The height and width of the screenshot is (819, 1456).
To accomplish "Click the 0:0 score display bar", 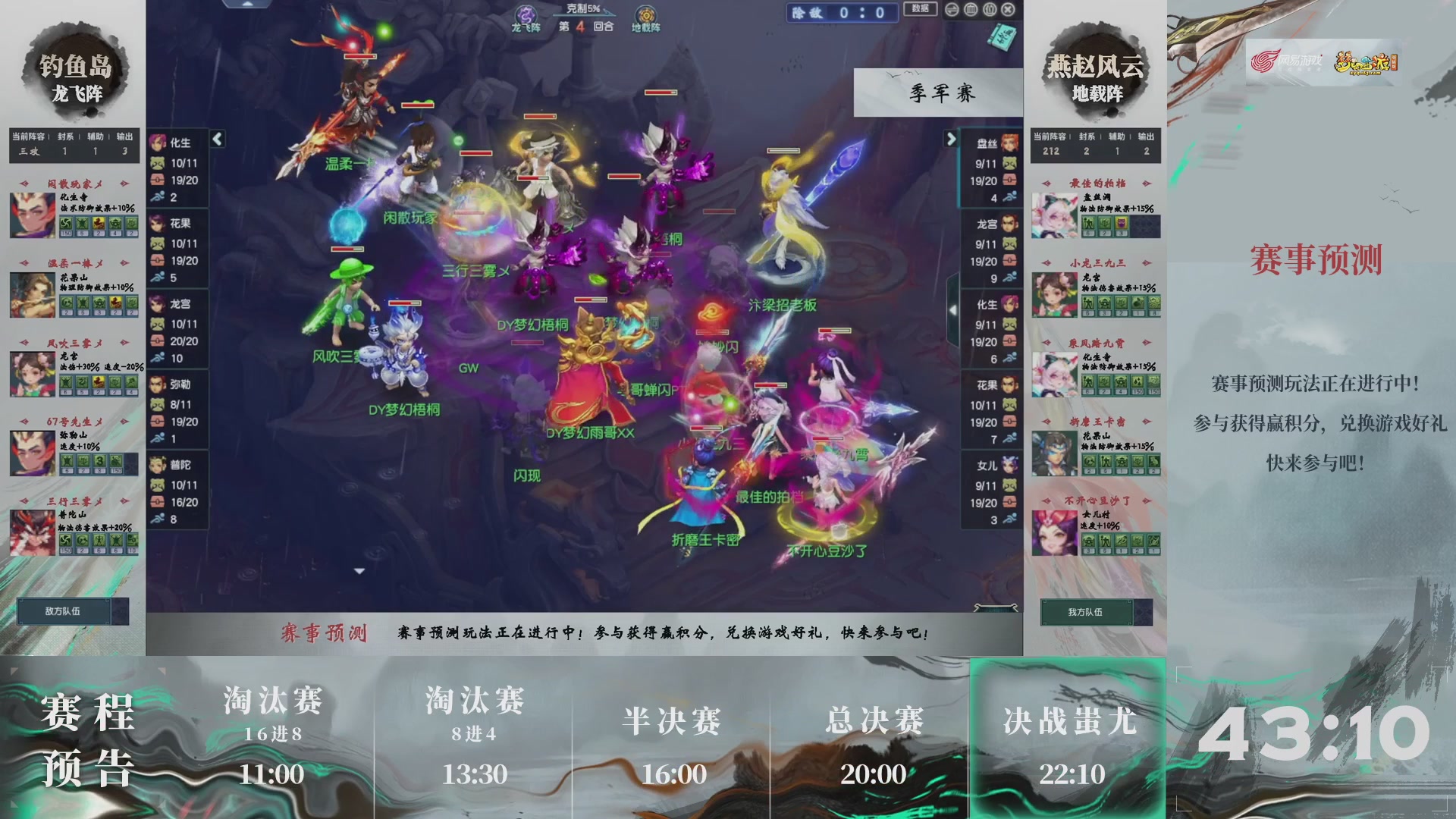I will click(x=842, y=13).
